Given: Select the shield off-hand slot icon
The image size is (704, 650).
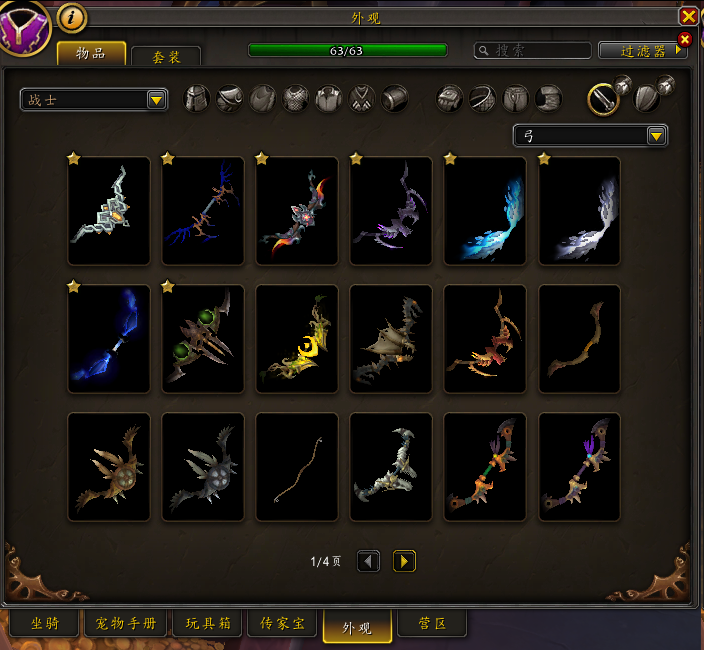Looking at the screenshot, I should click(x=647, y=98).
